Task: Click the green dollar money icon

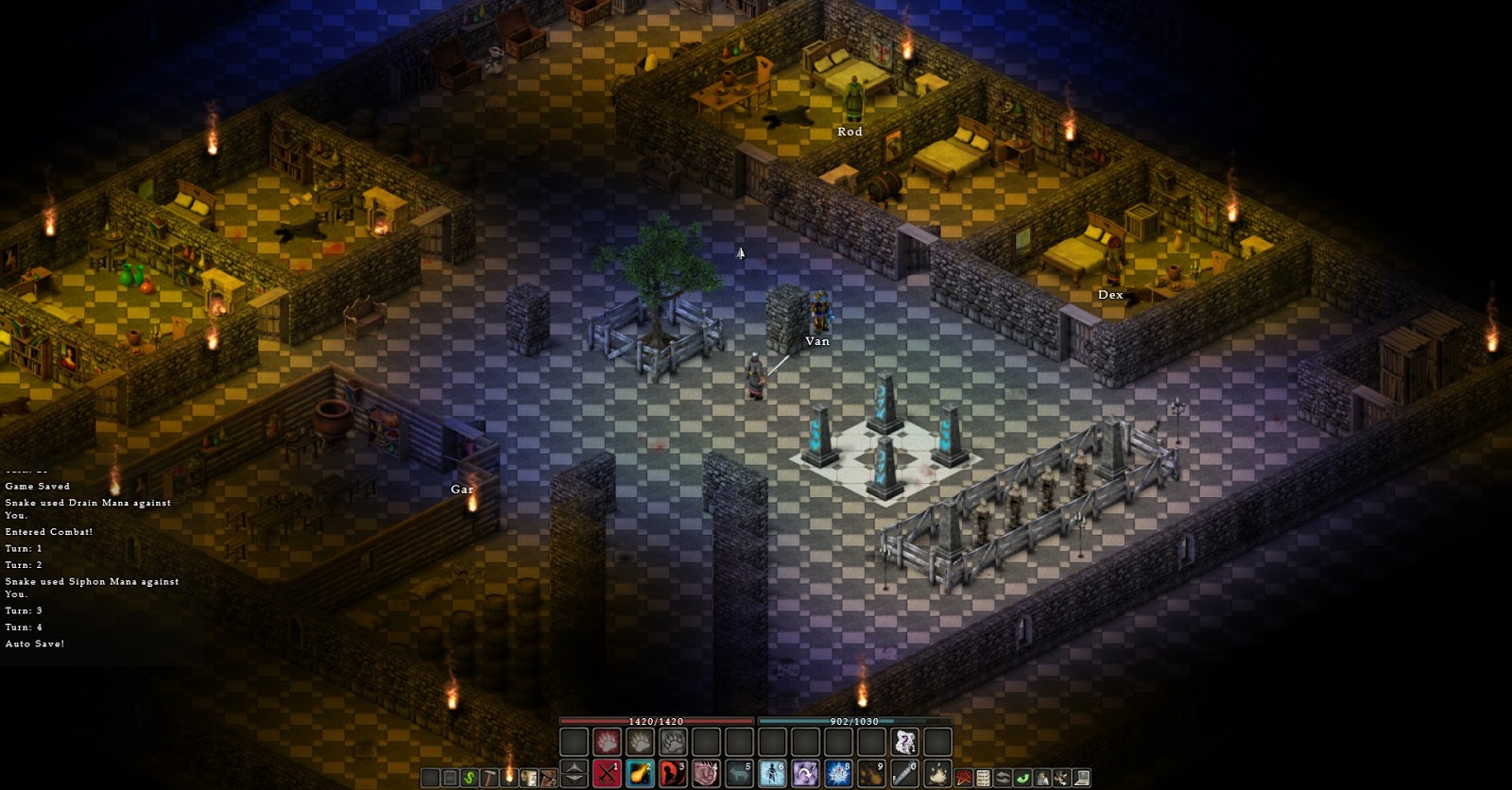Action: point(468,777)
